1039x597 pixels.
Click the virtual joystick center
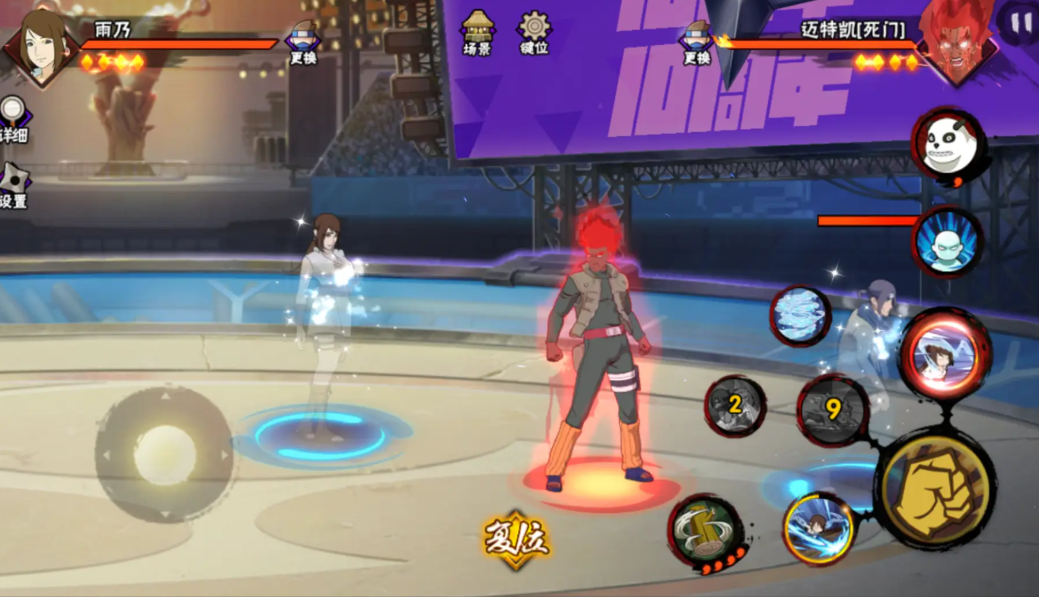(164, 455)
